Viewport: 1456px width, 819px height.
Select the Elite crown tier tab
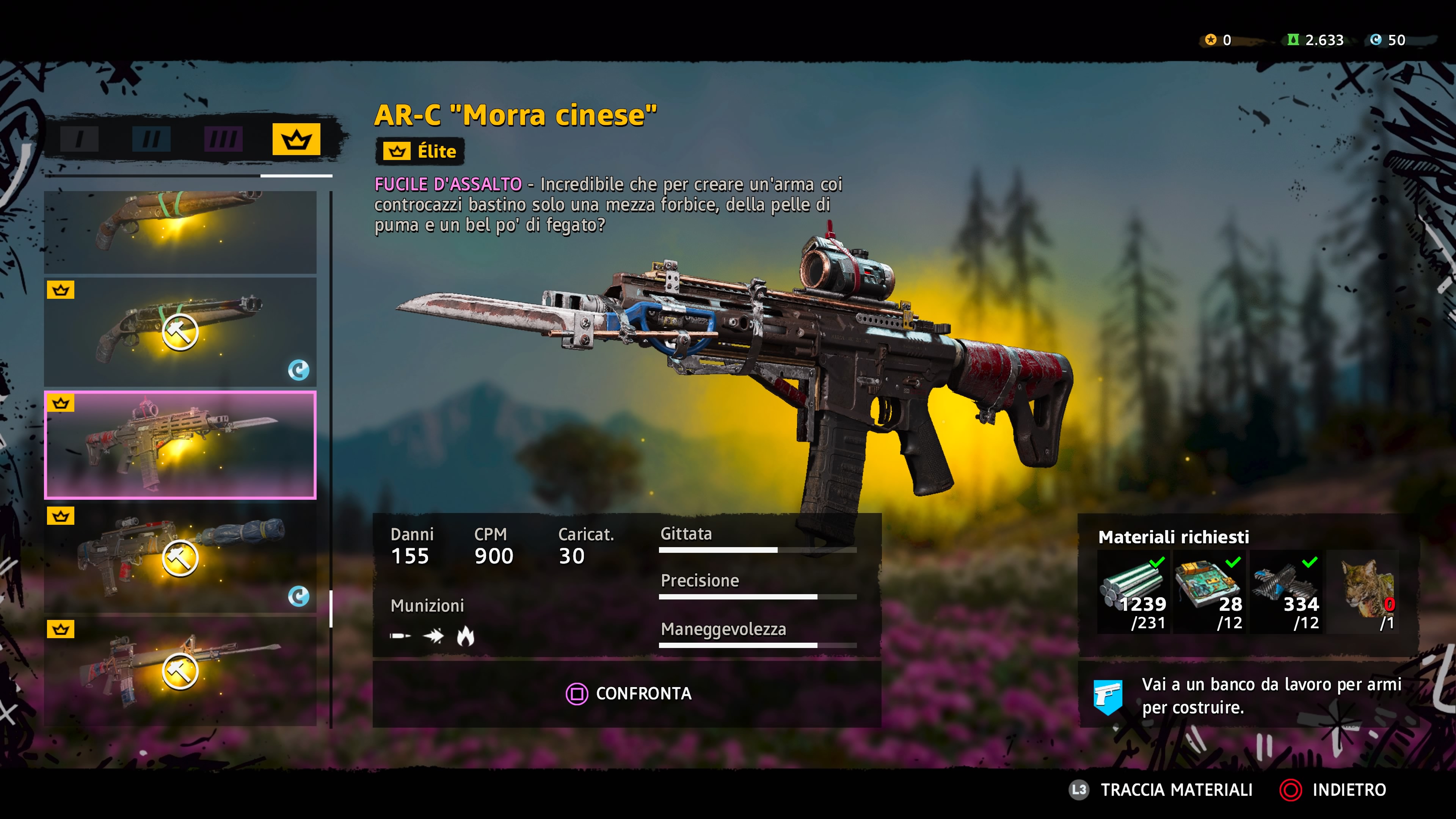pyautogui.click(x=296, y=139)
